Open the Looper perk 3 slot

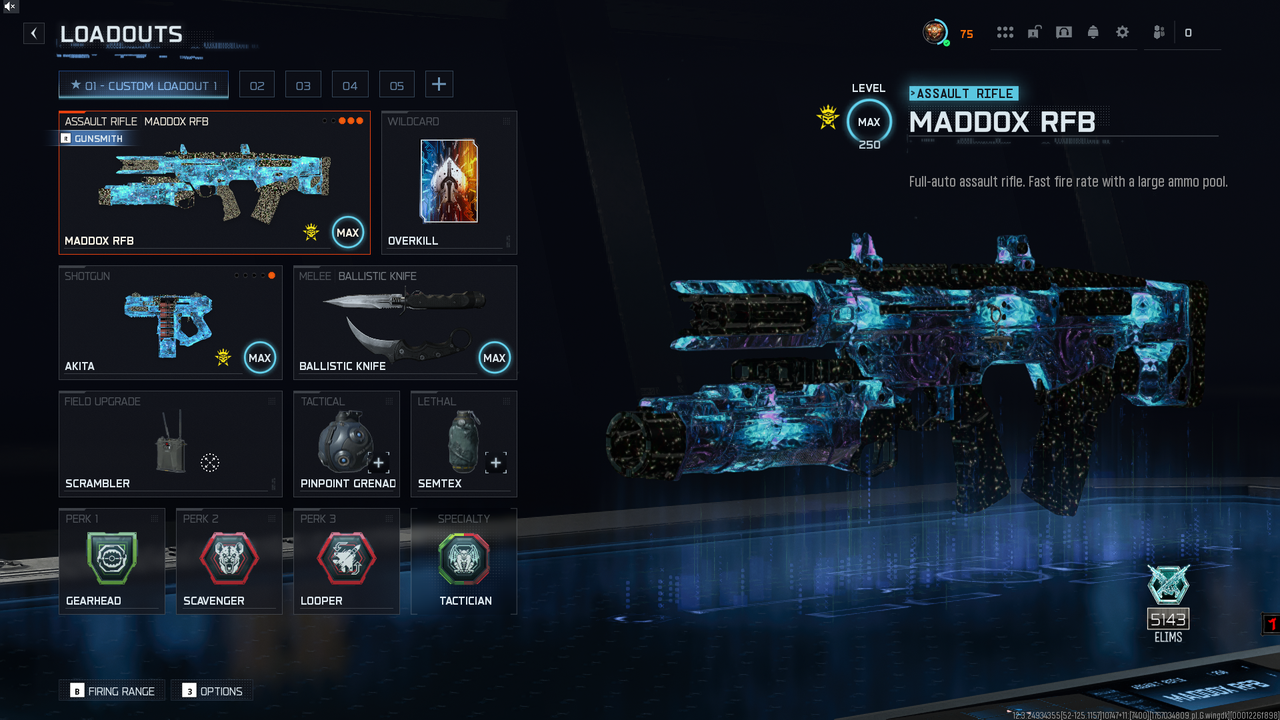346,561
